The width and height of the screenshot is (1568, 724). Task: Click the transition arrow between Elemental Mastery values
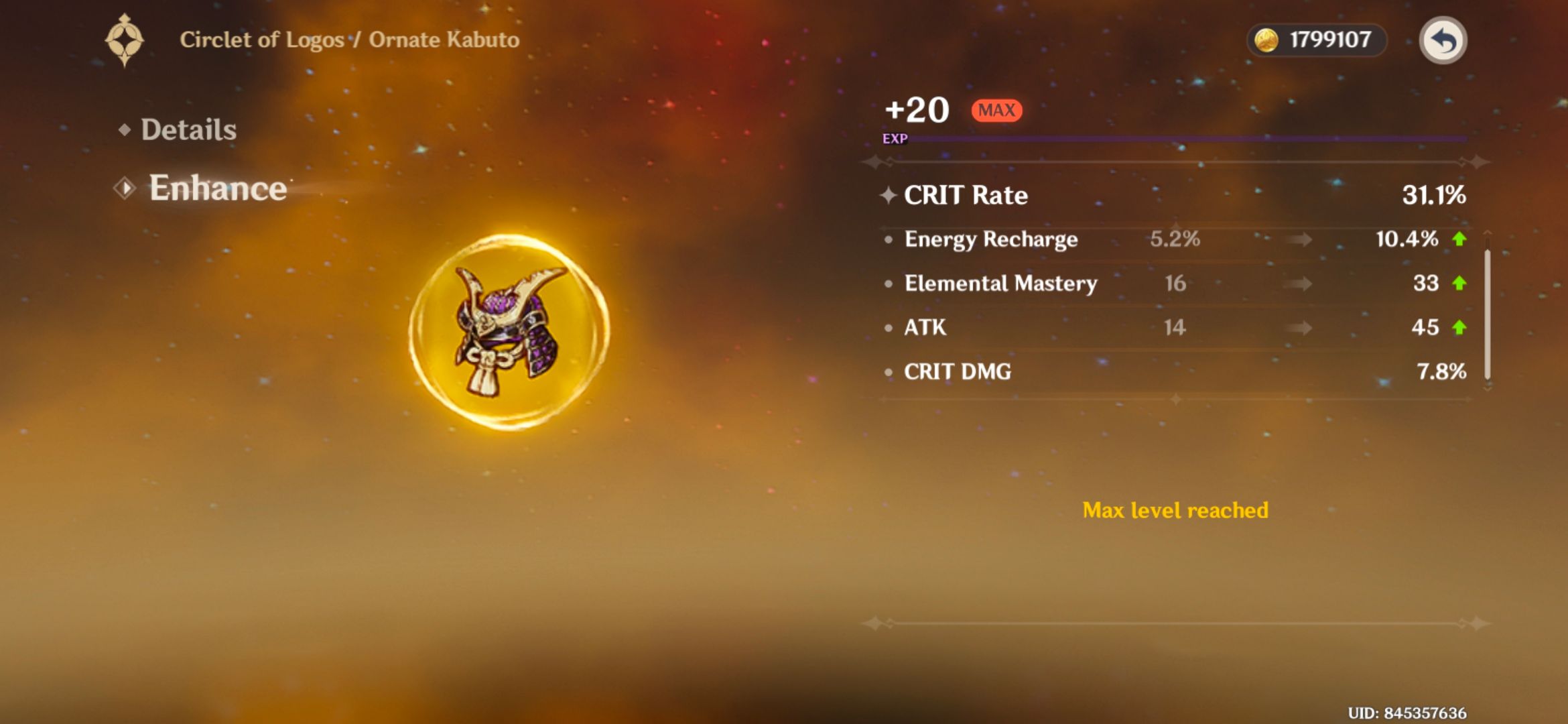[1298, 283]
